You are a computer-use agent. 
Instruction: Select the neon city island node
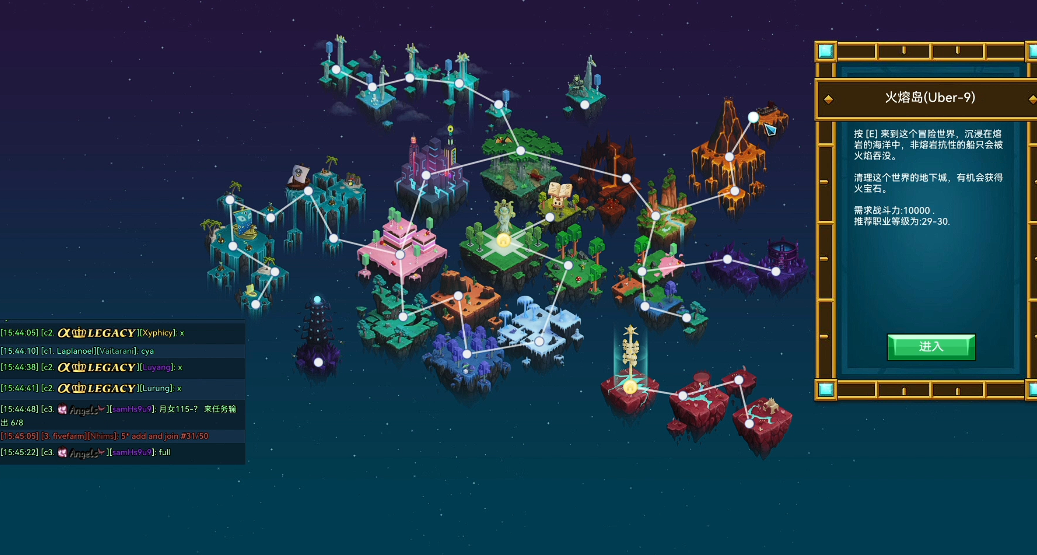[425, 176]
